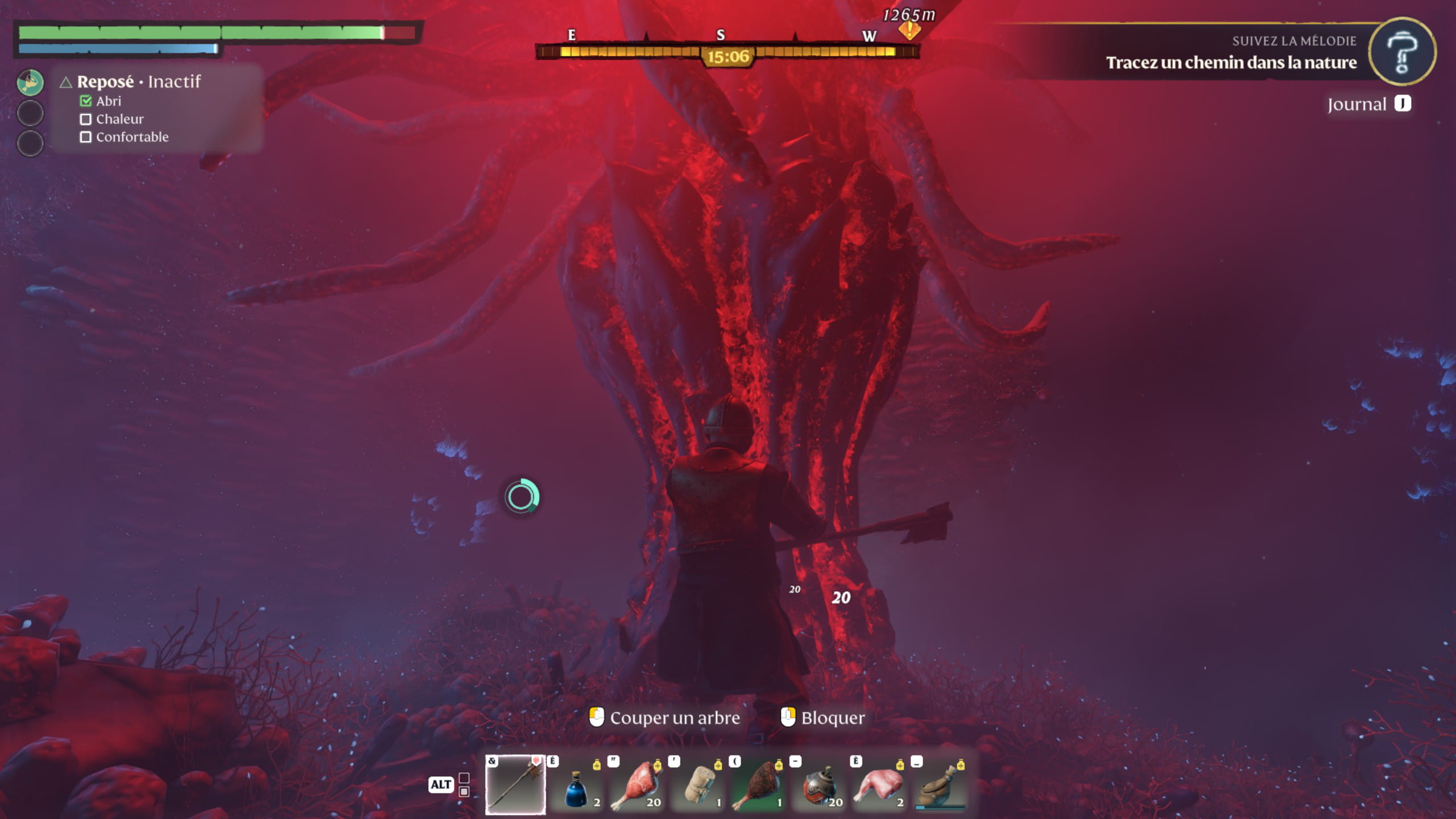Choose the raw poultry leg slot

coord(880,785)
